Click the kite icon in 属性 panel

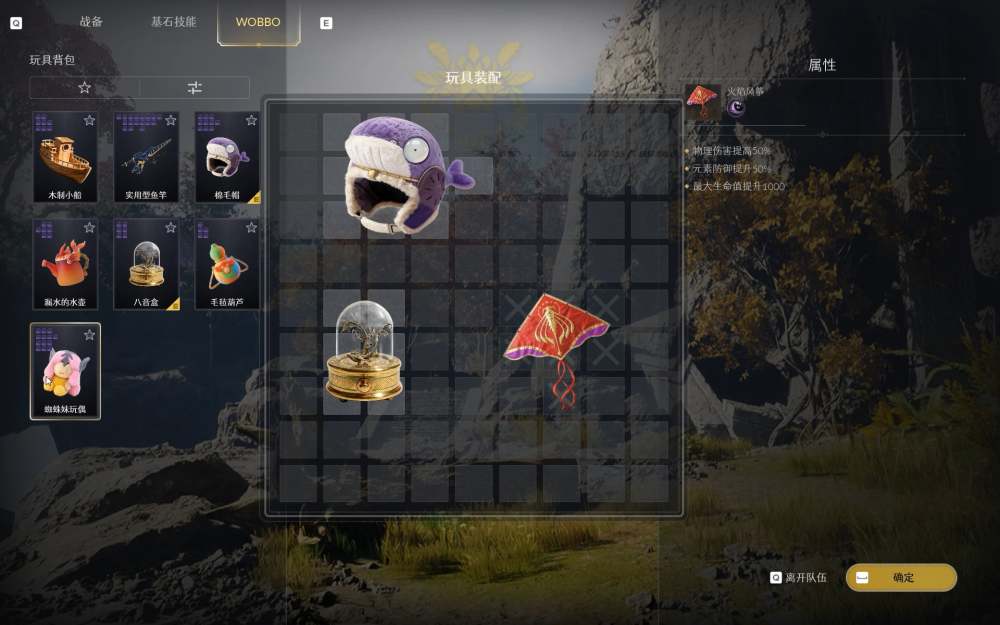tap(702, 100)
